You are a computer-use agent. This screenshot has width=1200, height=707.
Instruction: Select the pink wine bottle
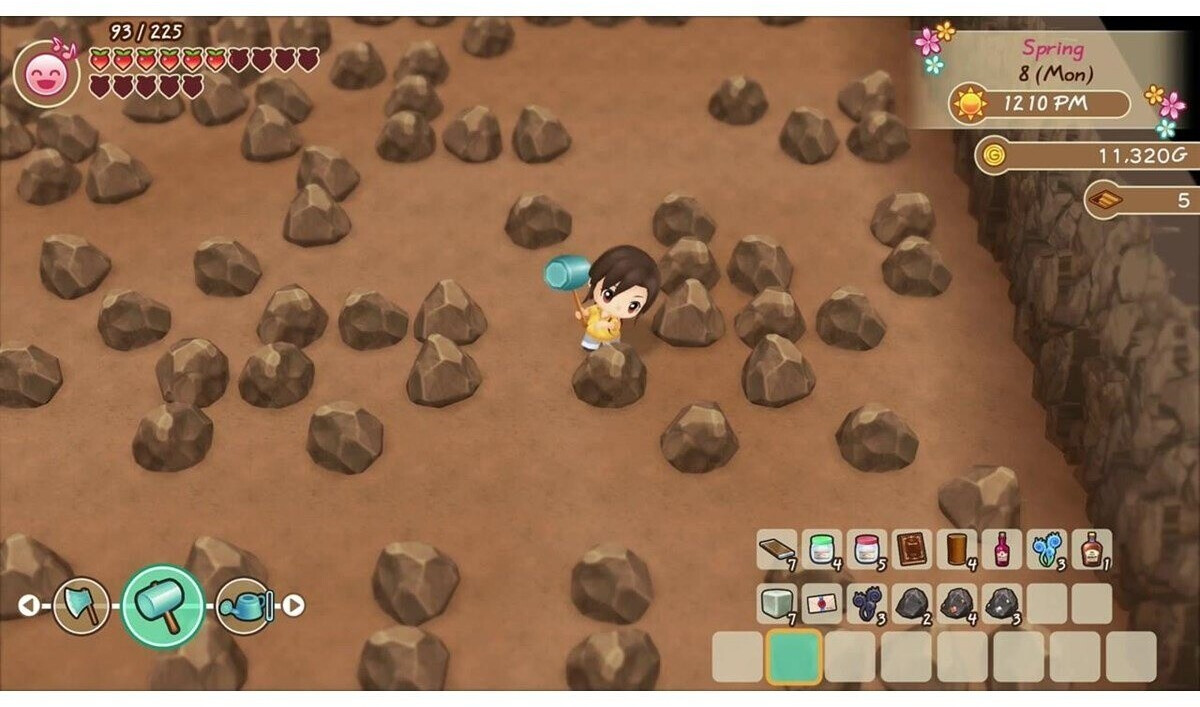[1002, 549]
